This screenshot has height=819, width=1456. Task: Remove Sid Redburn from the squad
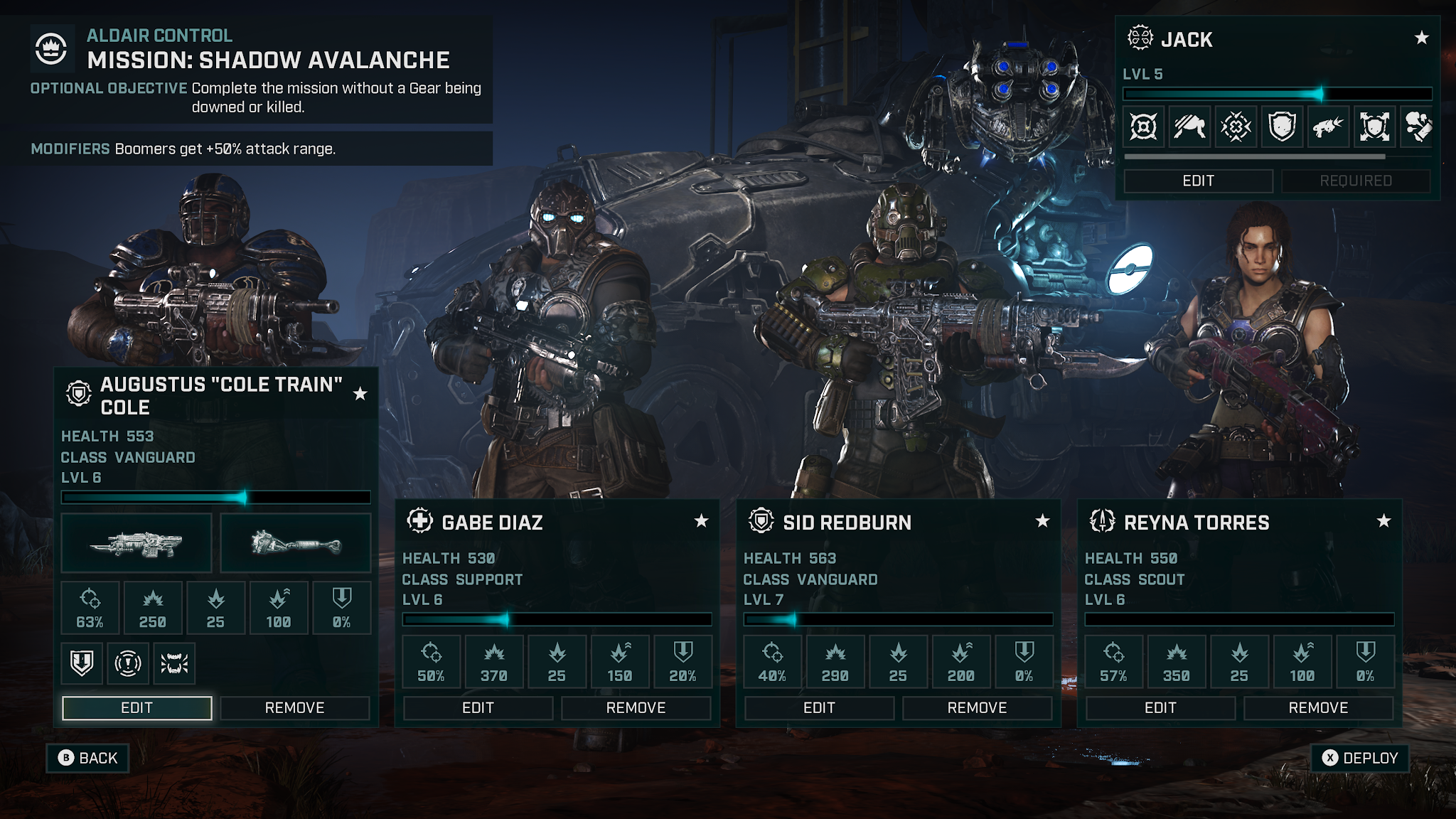coord(977,707)
